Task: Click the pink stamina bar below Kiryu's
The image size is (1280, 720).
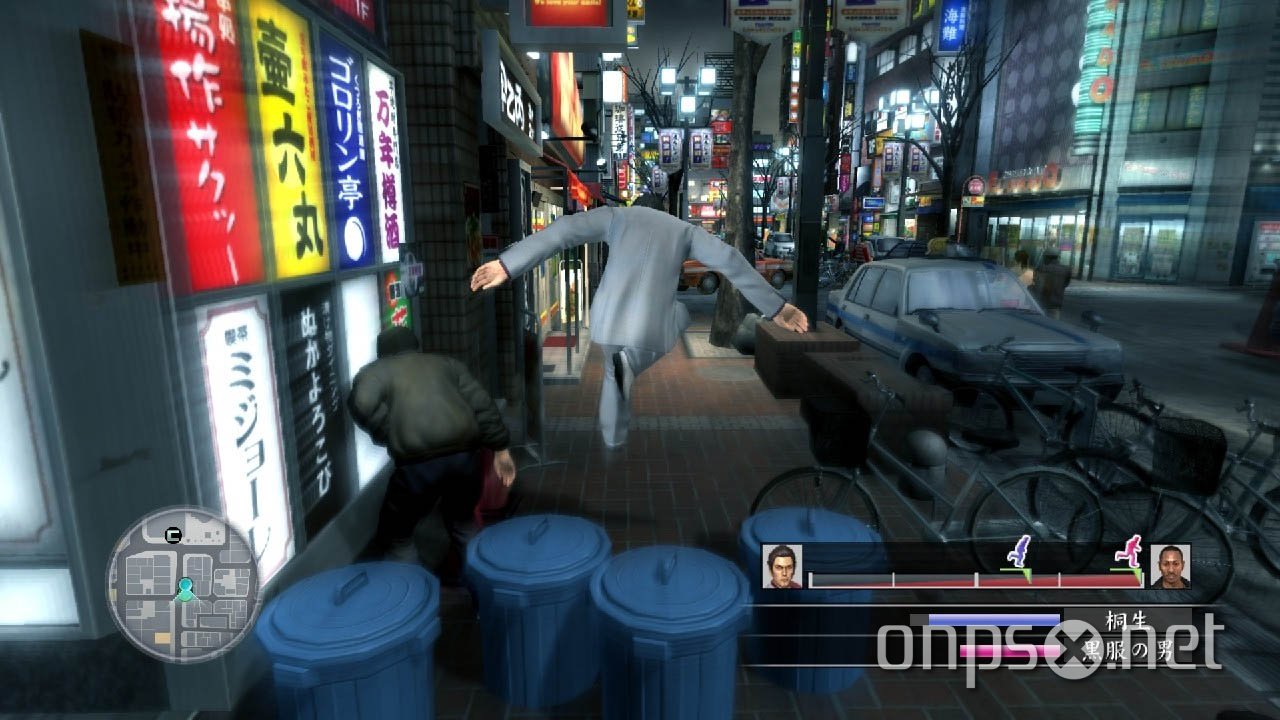Action: (x=1009, y=650)
